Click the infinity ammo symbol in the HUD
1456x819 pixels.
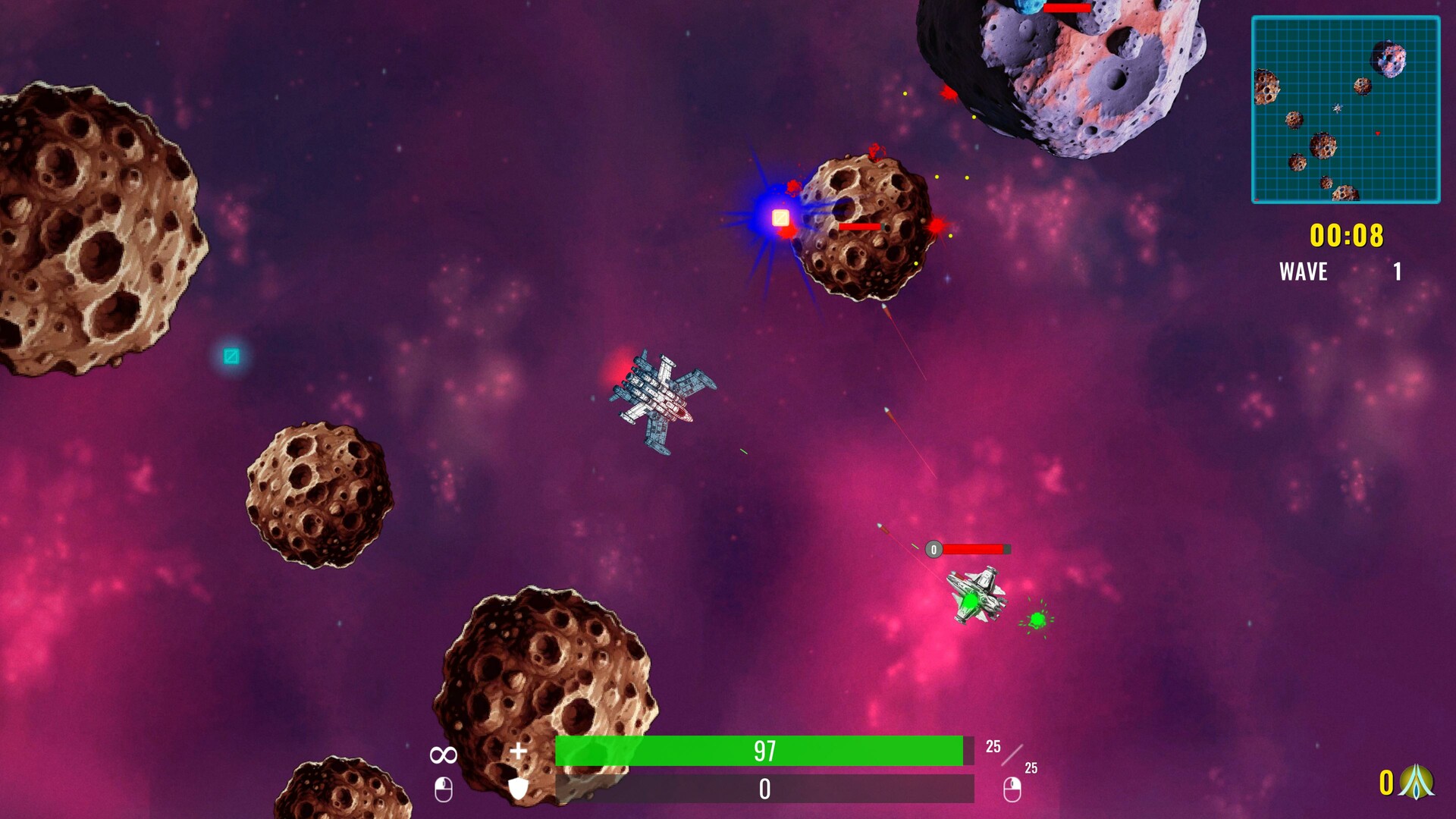point(443,753)
